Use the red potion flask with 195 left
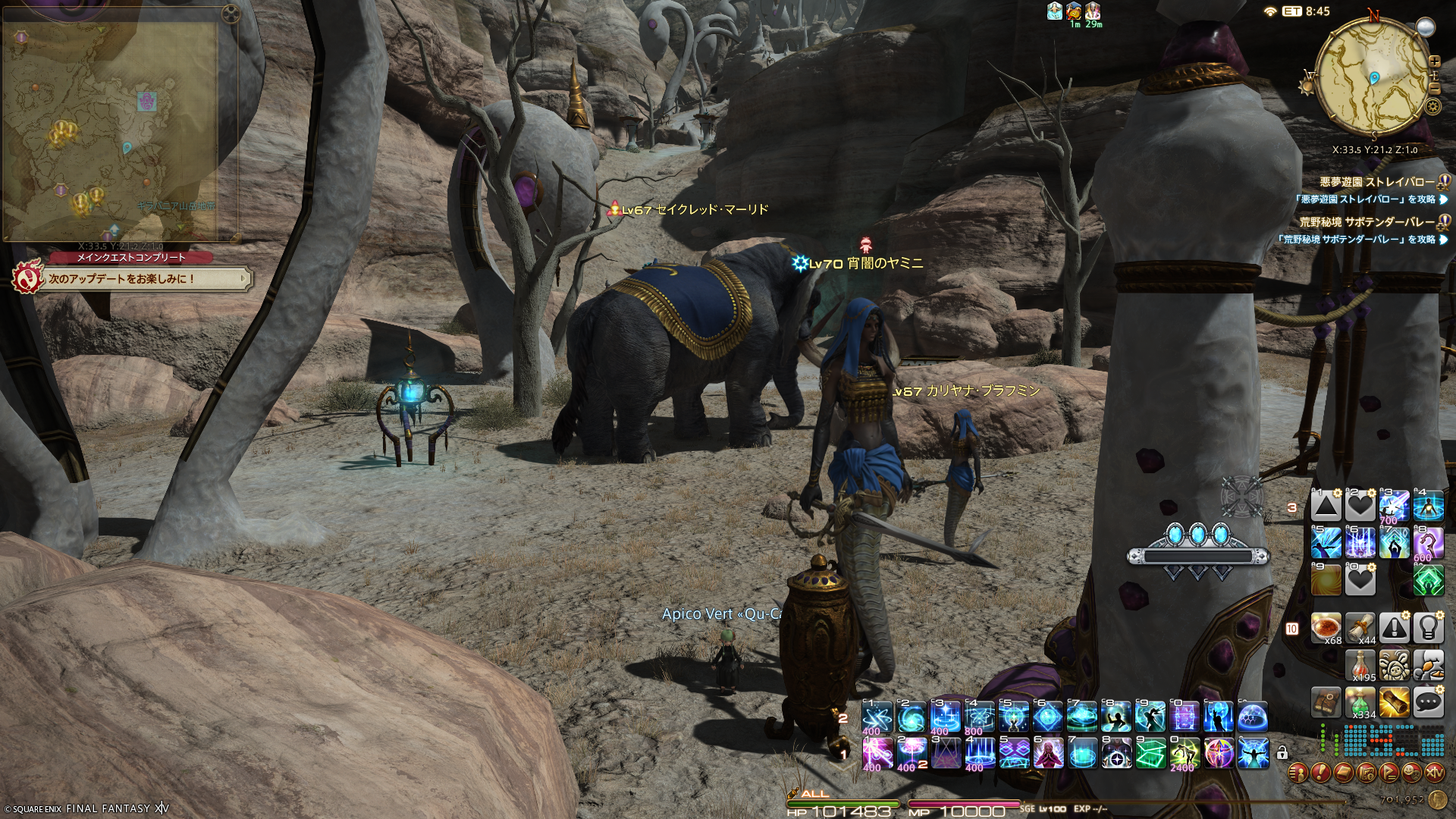The width and height of the screenshot is (1456, 819). click(x=1360, y=665)
